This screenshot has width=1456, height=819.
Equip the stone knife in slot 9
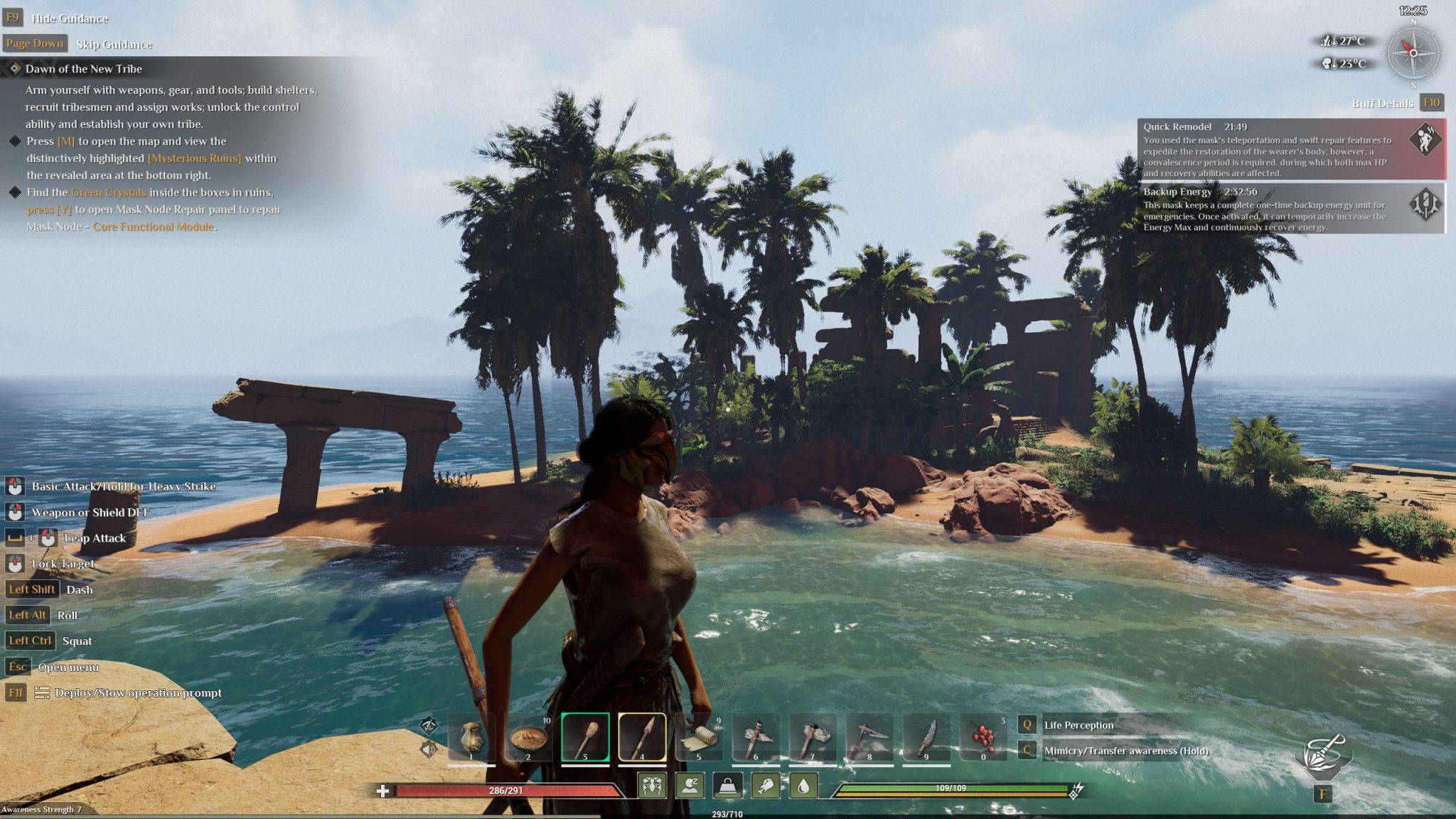[926, 737]
